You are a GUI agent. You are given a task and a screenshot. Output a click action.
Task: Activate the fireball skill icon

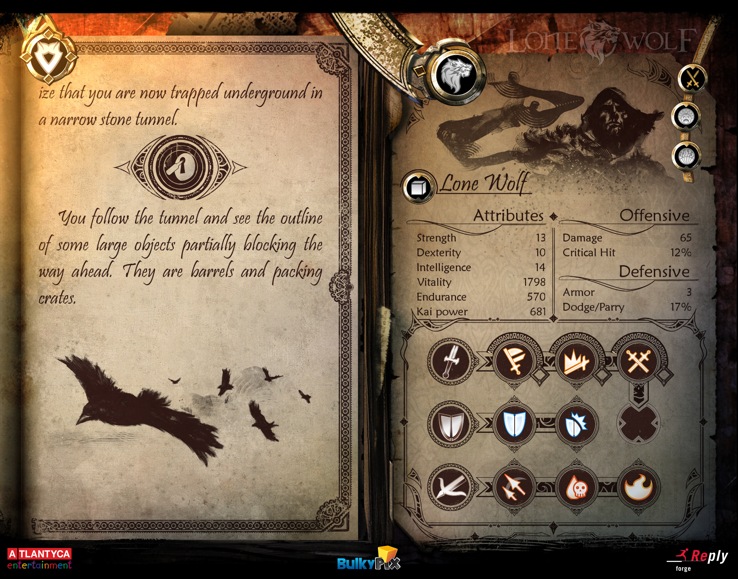(640, 487)
